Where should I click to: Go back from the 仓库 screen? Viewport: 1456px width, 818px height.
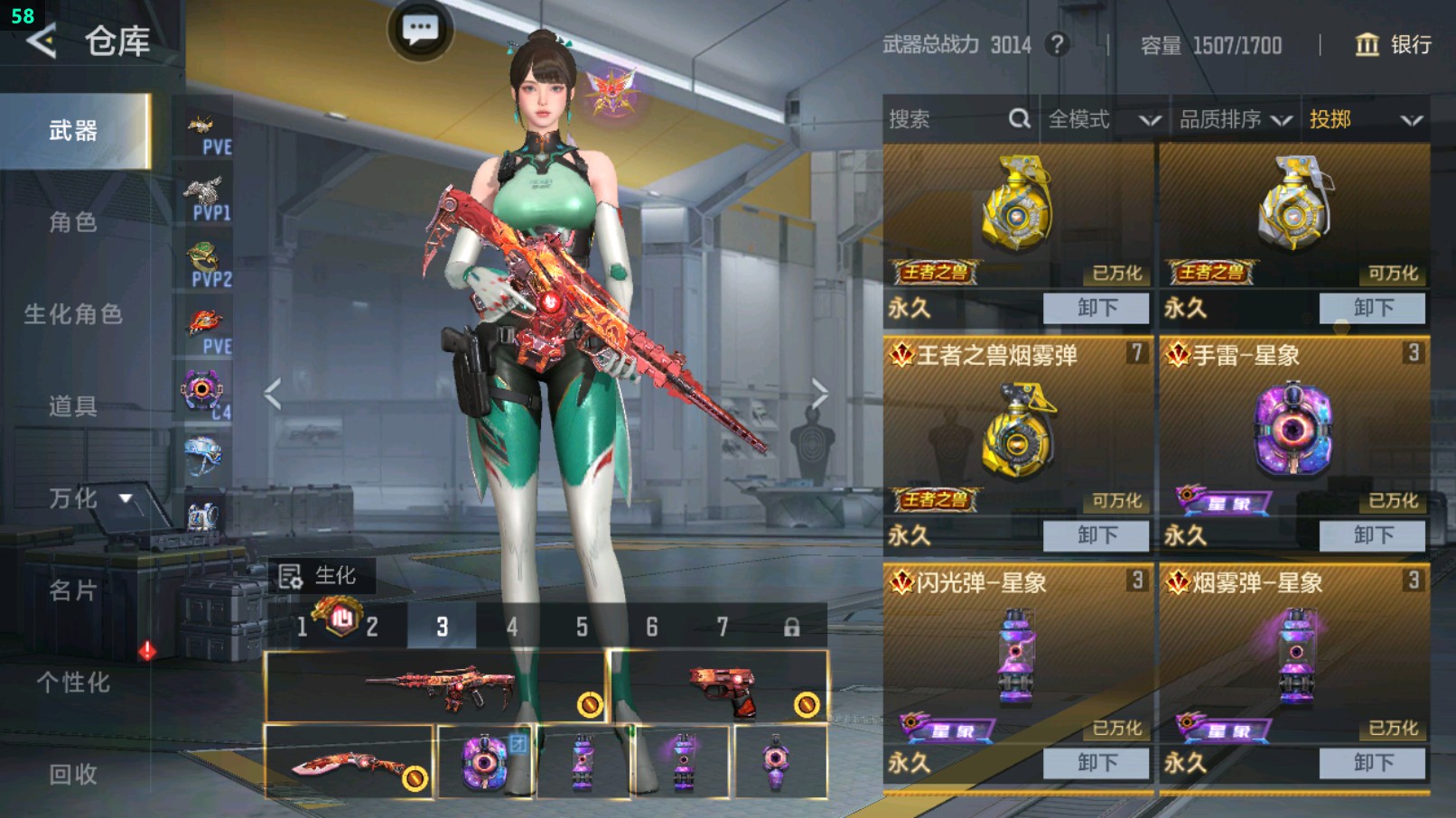pyautogui.click(x=42, y=42)
